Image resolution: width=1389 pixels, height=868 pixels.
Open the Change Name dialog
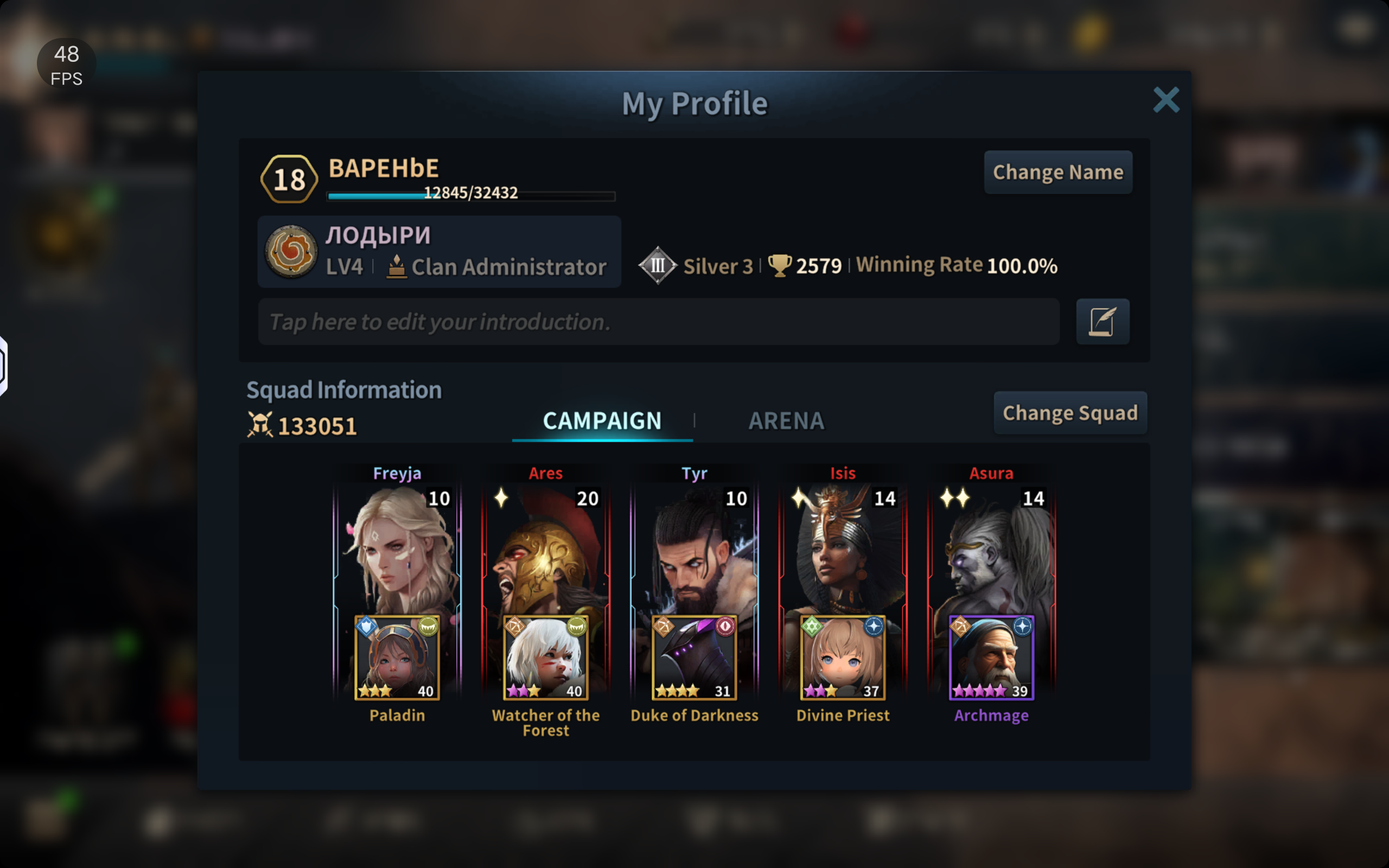point(1058,172)
